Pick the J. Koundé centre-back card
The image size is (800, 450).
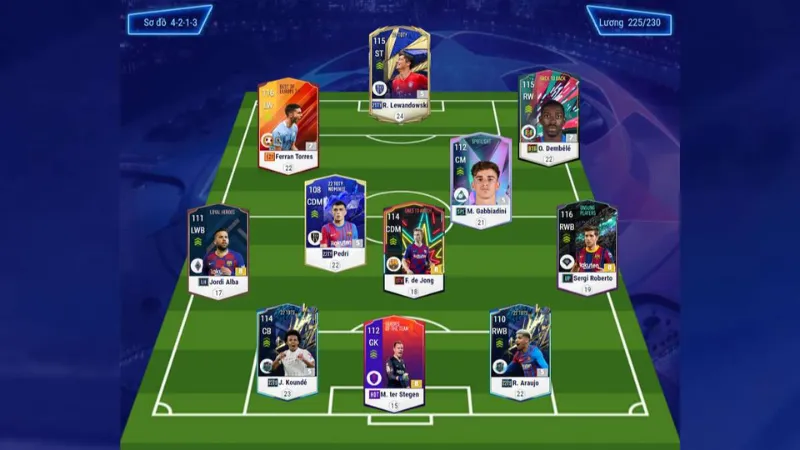287,347
